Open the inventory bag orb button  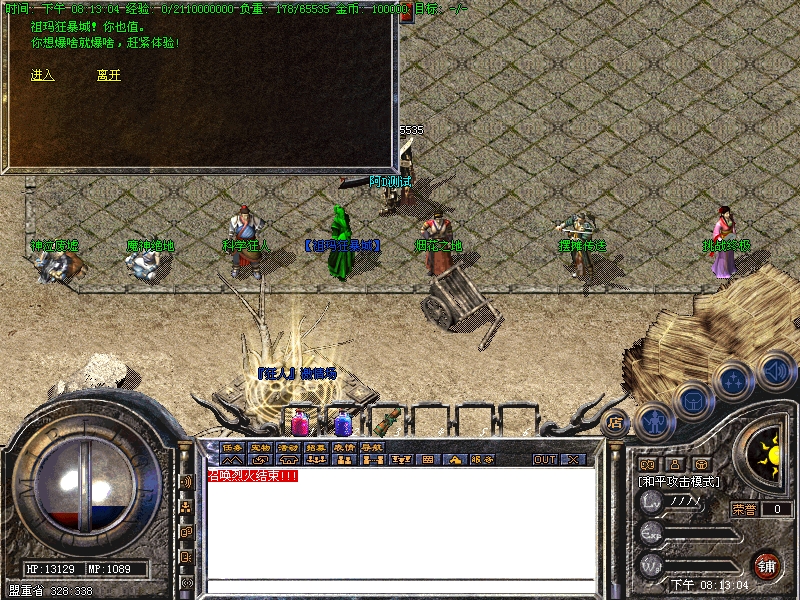coord(693,402)
